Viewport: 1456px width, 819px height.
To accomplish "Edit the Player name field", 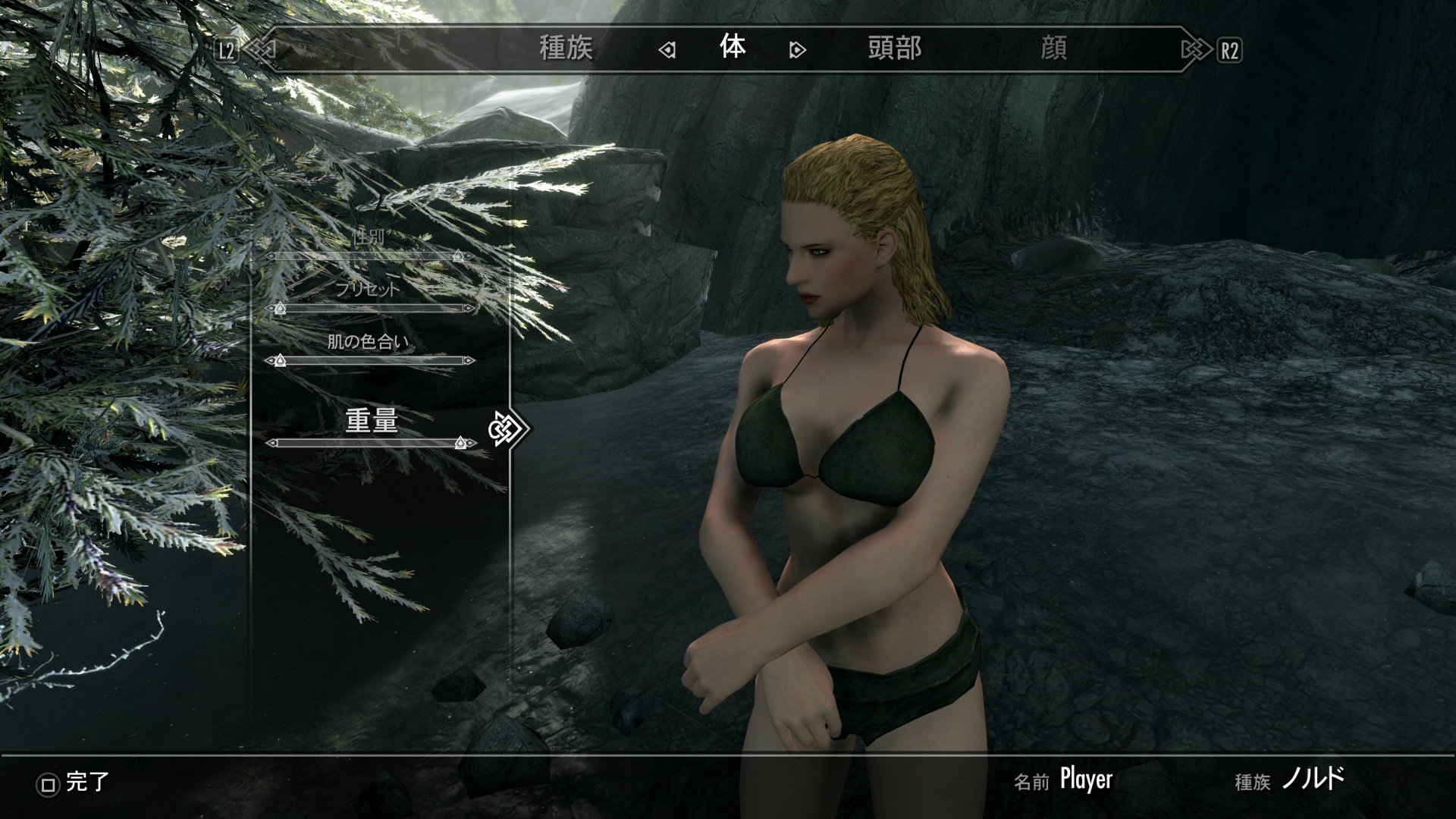I will [x=1085, y=780].
